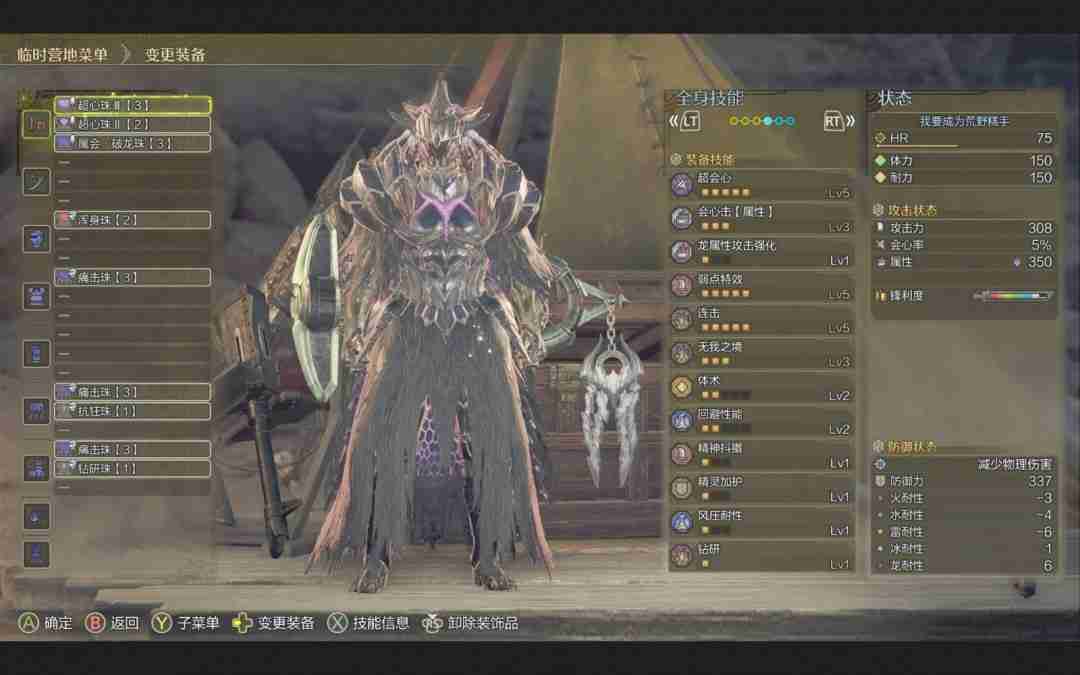The image size is (1080, 675).
Task: Choose the 属会·破龙珠【3】 decoration
Action: [131, 143]
